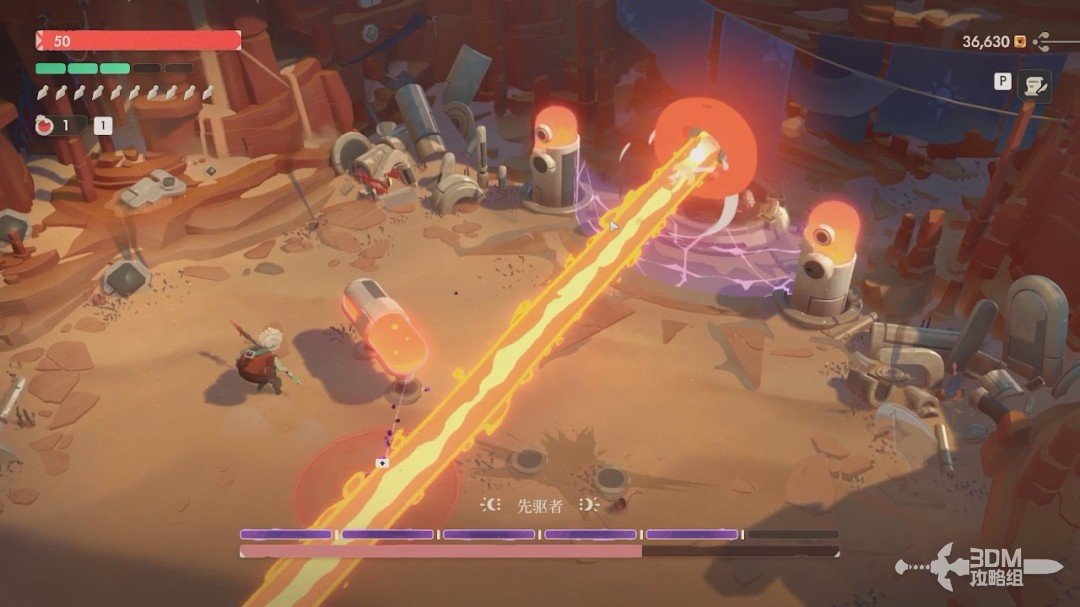This screenshot has width=1080, height=607.
Task: Open the scroll and quill journal
Action: pos(1034,86)
